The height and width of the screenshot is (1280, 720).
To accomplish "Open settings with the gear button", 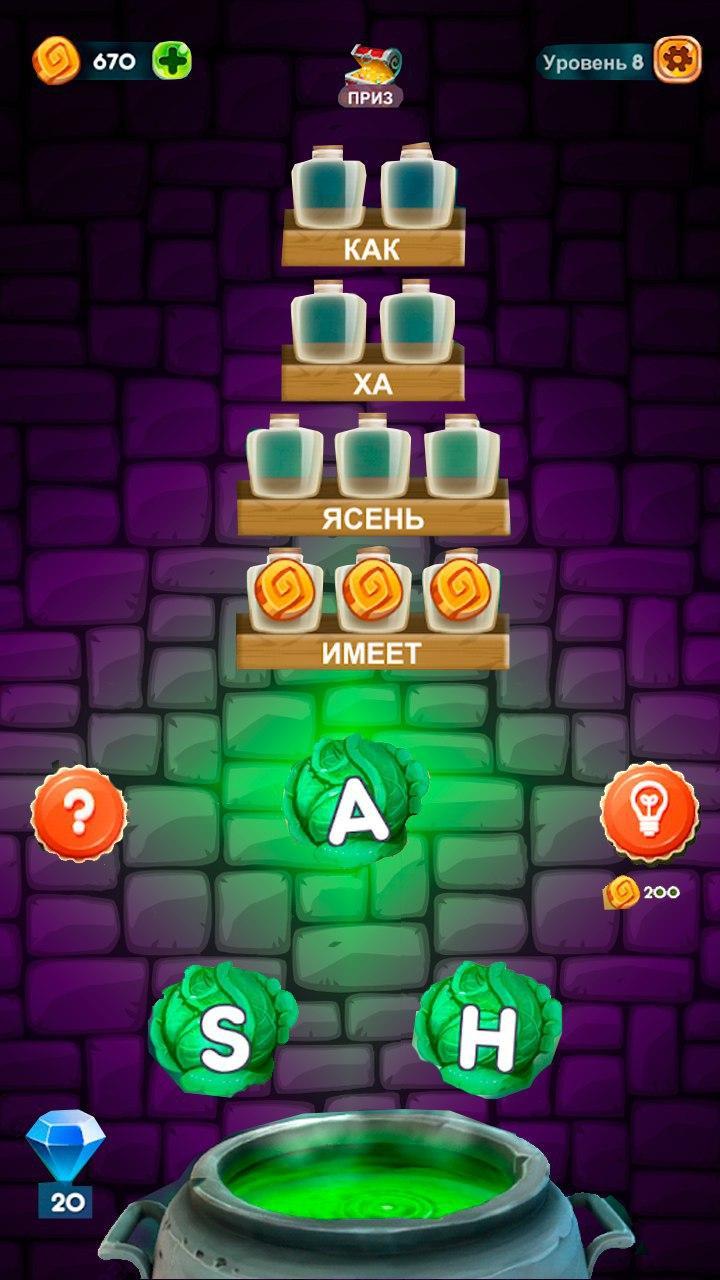I will click(677, 61).
